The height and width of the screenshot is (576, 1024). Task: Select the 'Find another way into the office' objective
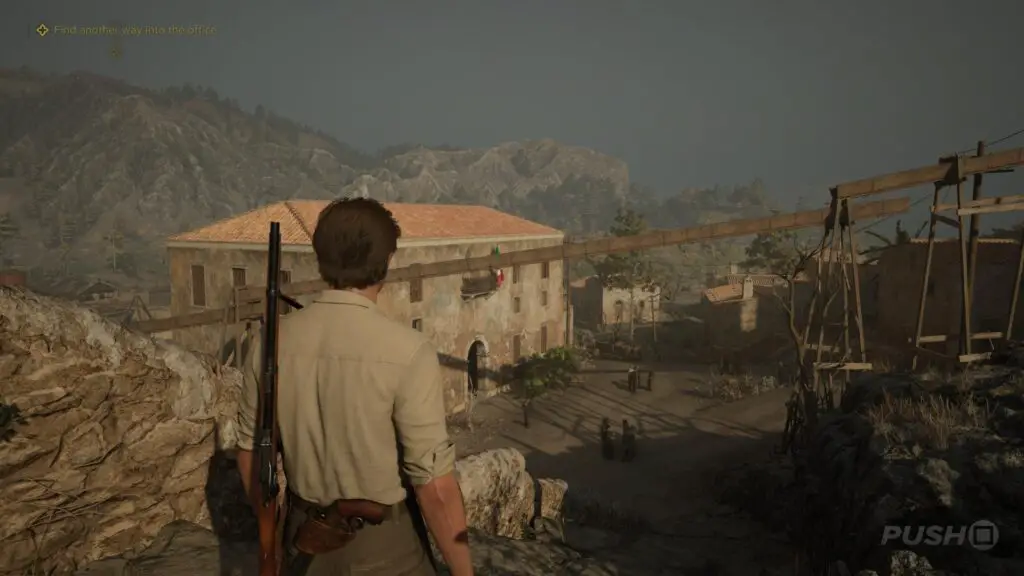[134, 30]
